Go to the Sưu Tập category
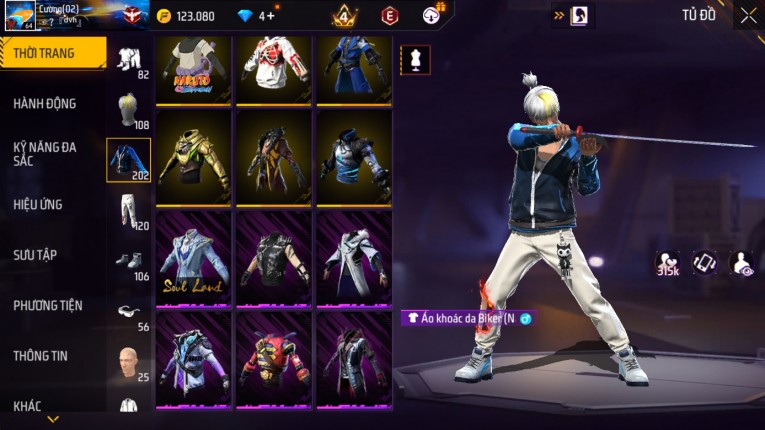The image size is (765, 430). click(x=35, y=255)
